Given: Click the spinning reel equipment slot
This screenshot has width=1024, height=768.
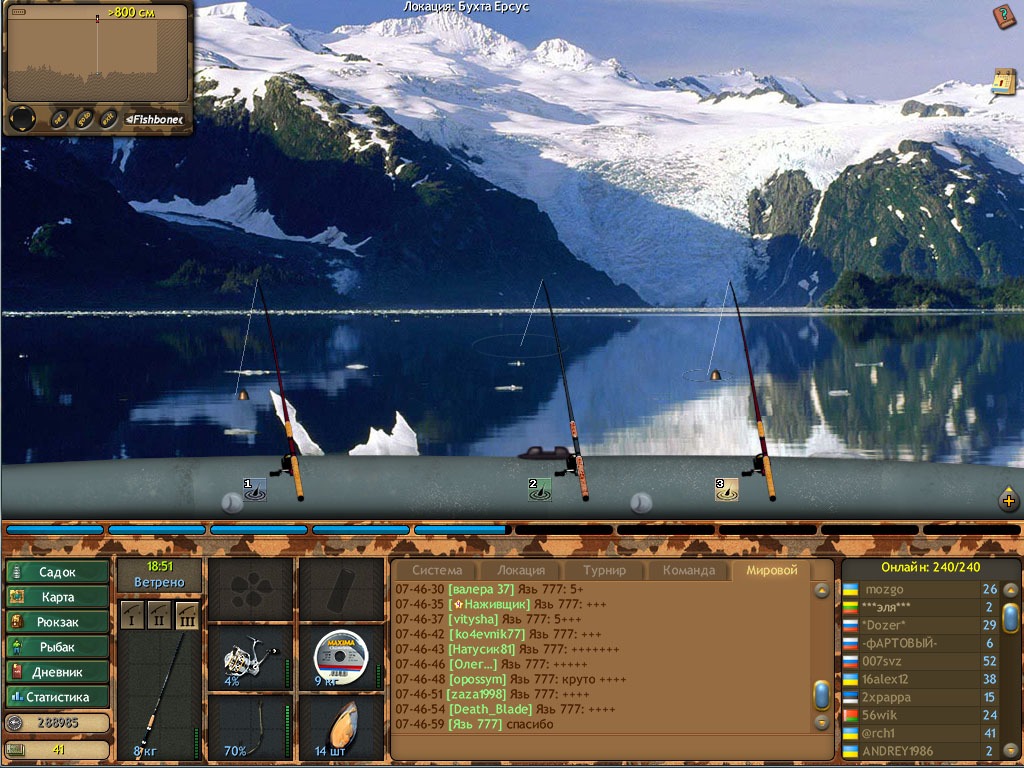Looking at the screenshot, I should [x=246, y=657].
